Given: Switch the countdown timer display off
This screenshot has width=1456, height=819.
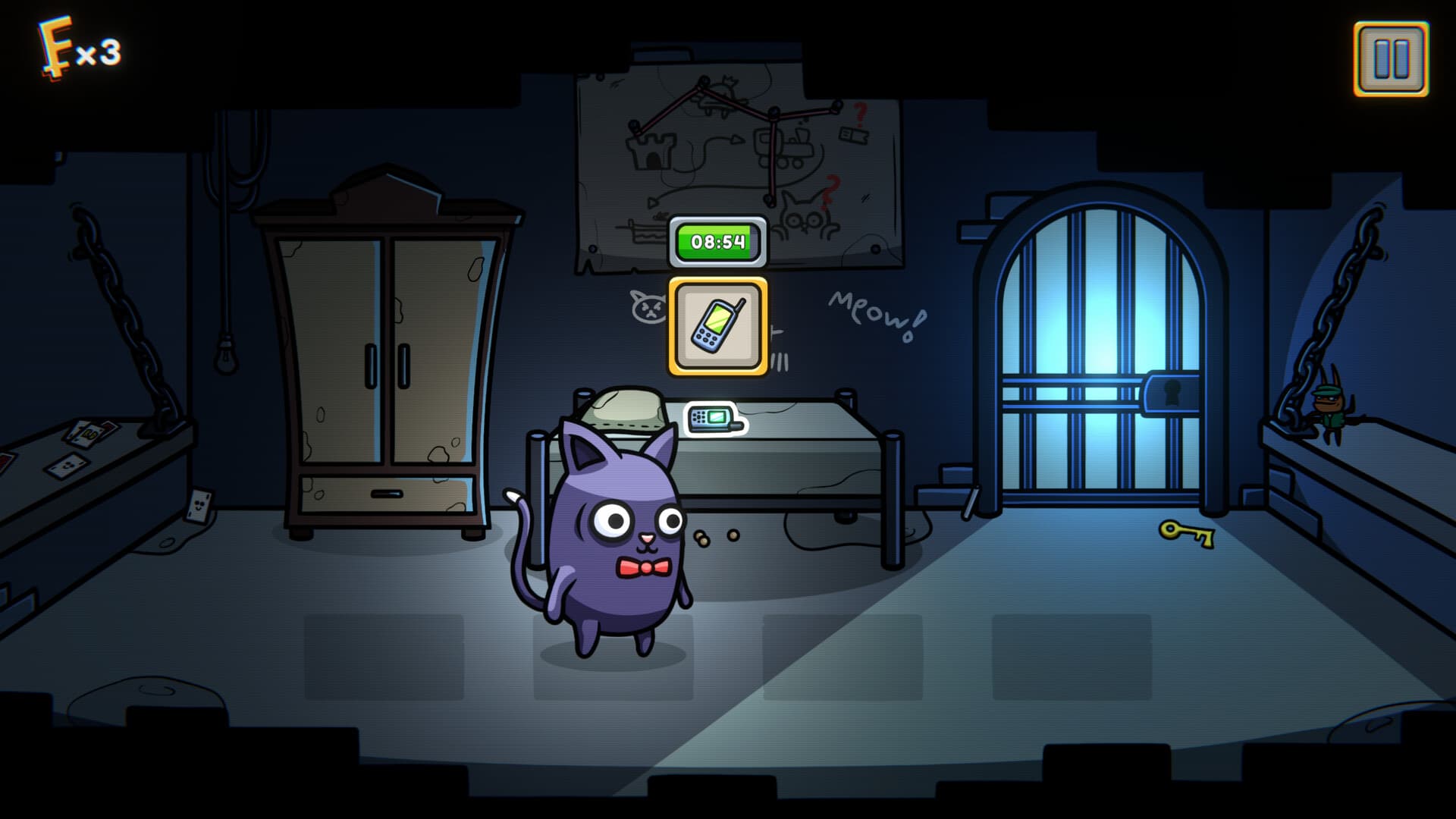Looking at the screenshot, I should (x=719, y=241).
